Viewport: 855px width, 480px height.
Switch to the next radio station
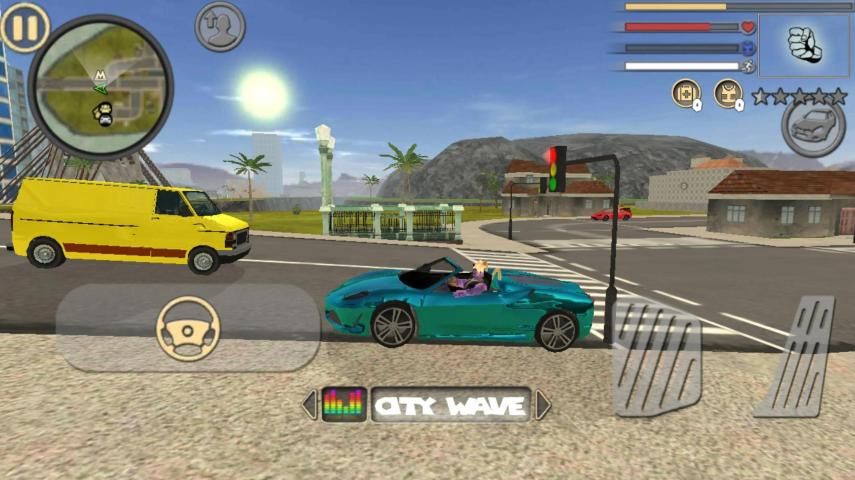(x=543, y=405)
